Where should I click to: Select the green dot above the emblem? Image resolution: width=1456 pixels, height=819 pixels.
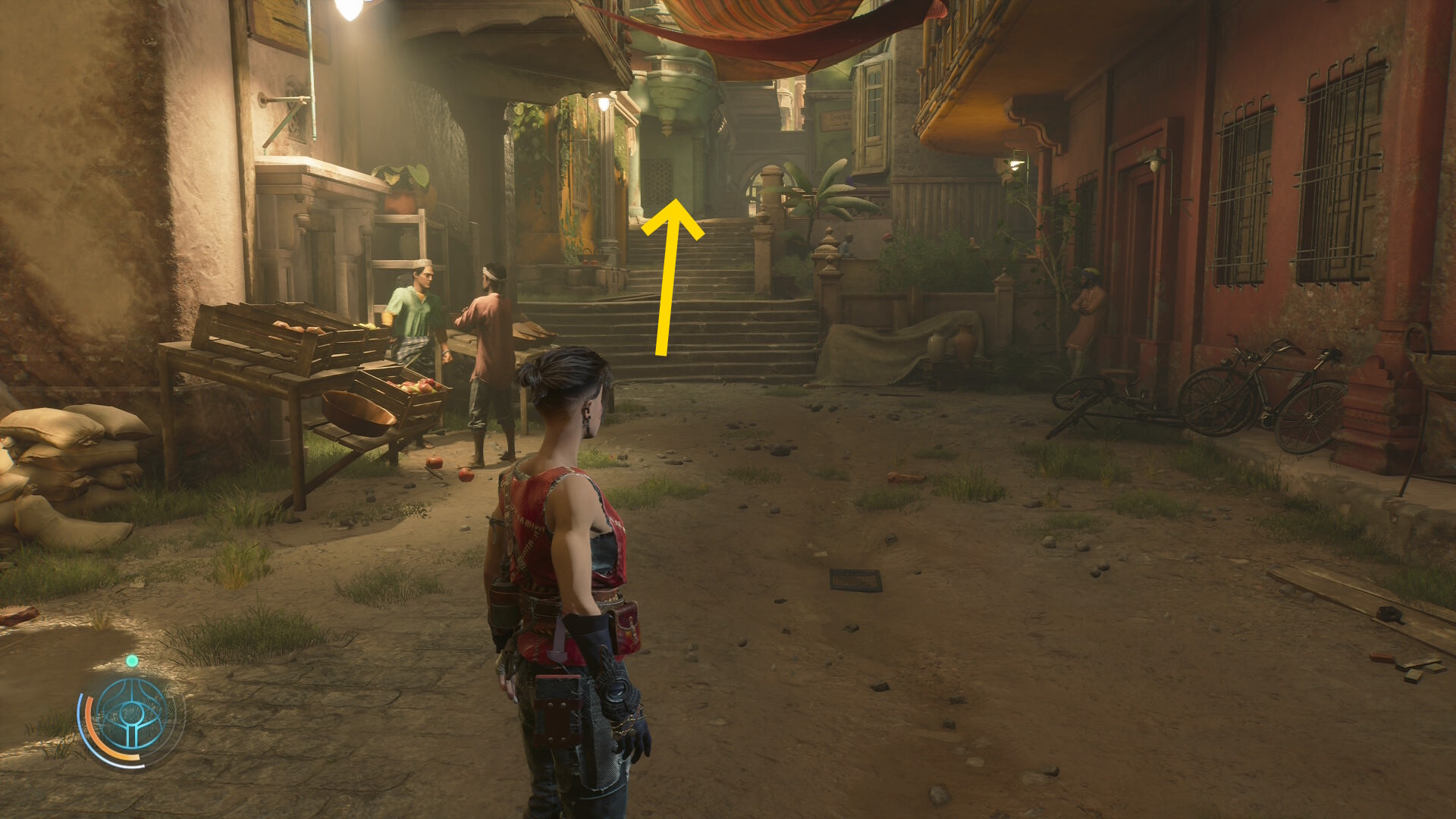click(132, 661)
